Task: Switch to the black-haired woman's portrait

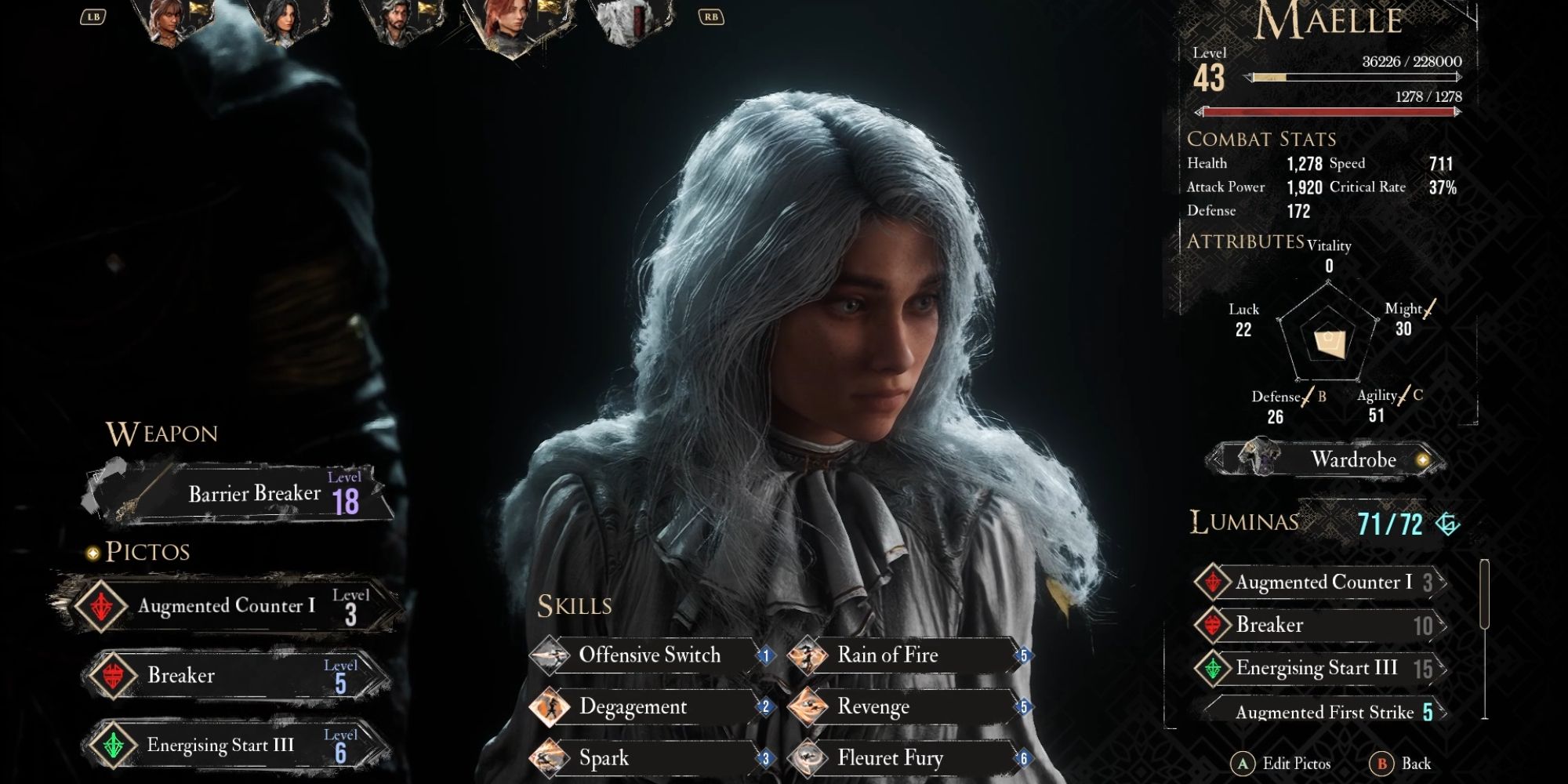Action: (281, 21)
